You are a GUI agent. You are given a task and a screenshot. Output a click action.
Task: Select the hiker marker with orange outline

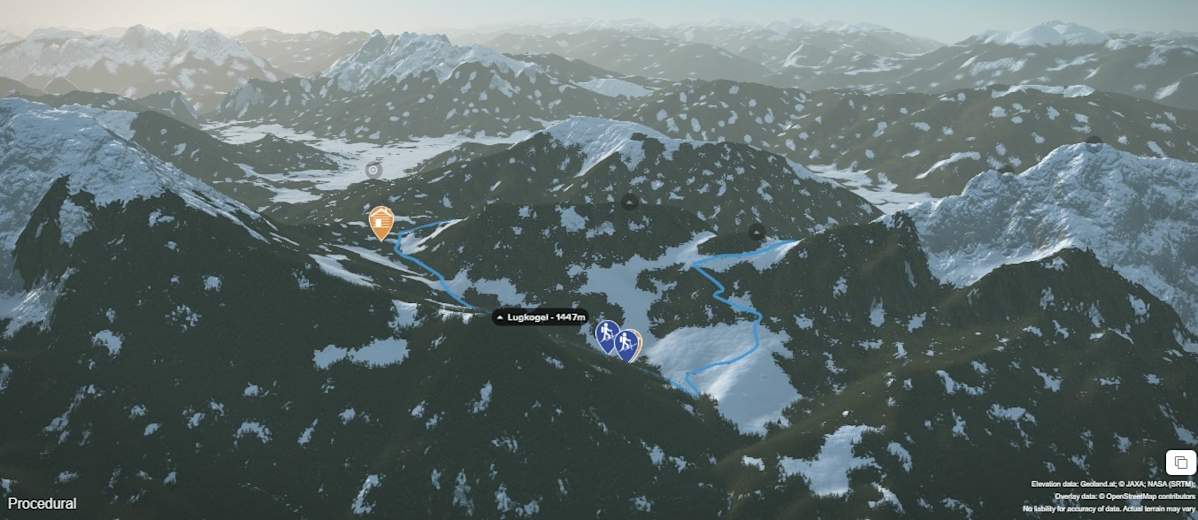click(x=628, y=345)
